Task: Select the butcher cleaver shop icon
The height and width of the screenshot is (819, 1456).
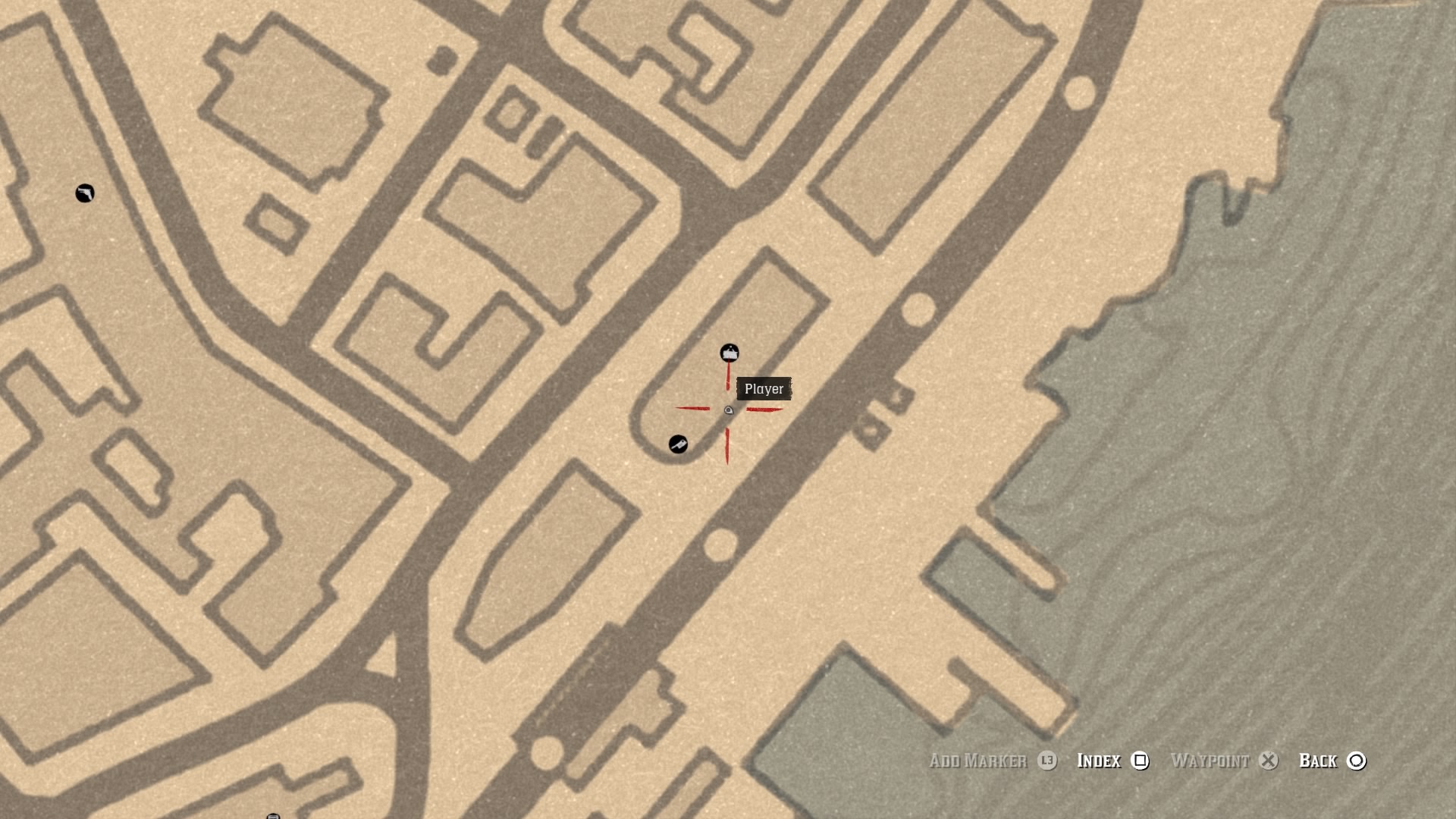Action: [x=679, y=444]
